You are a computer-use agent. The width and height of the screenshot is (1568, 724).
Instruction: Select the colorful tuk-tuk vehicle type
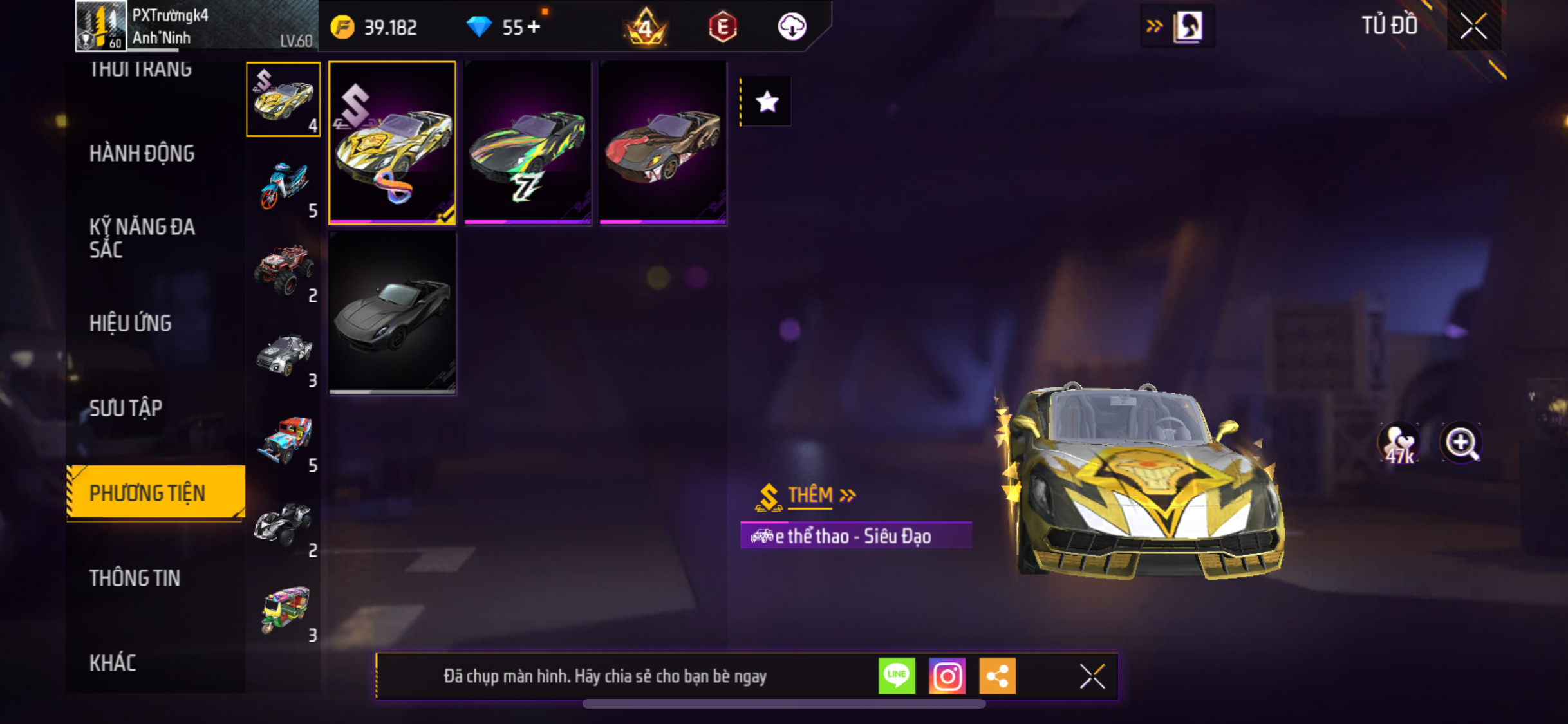tap(283, 610)
